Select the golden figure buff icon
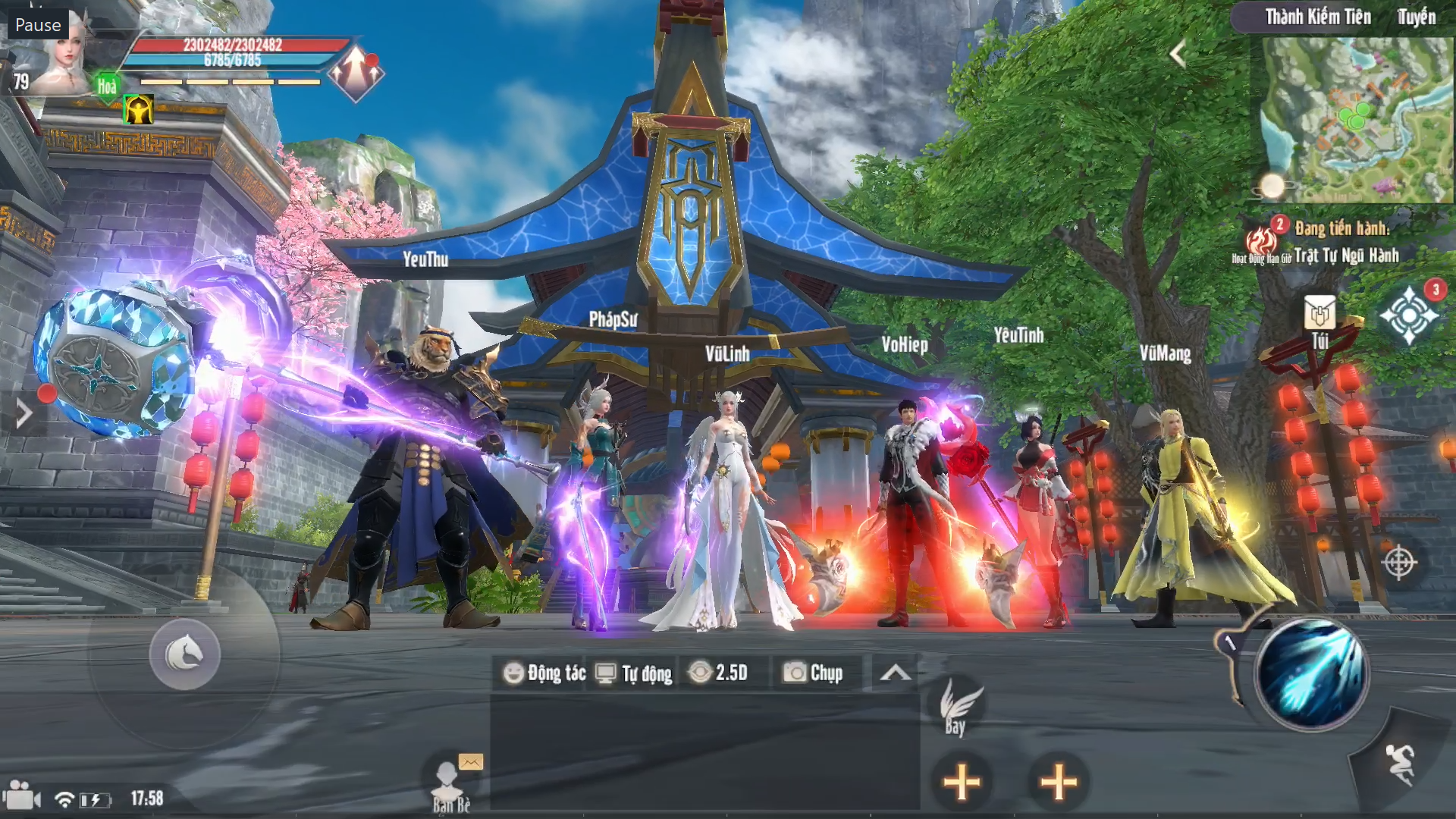The width and height of the screenshot is (1456, 819). coord(139,111)
